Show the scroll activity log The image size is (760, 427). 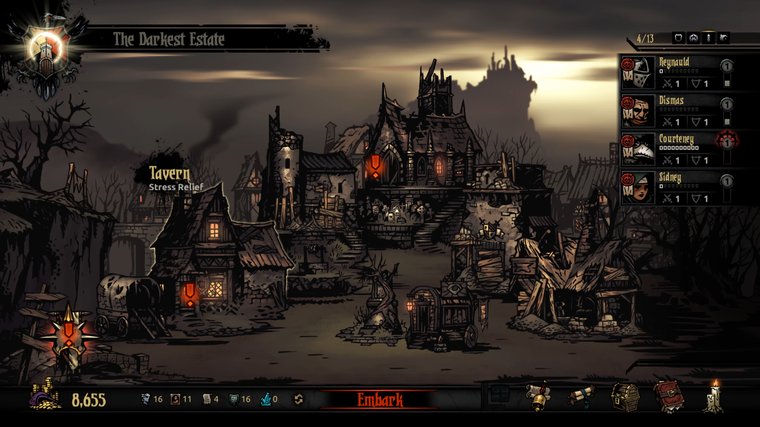tap(582, 397)
